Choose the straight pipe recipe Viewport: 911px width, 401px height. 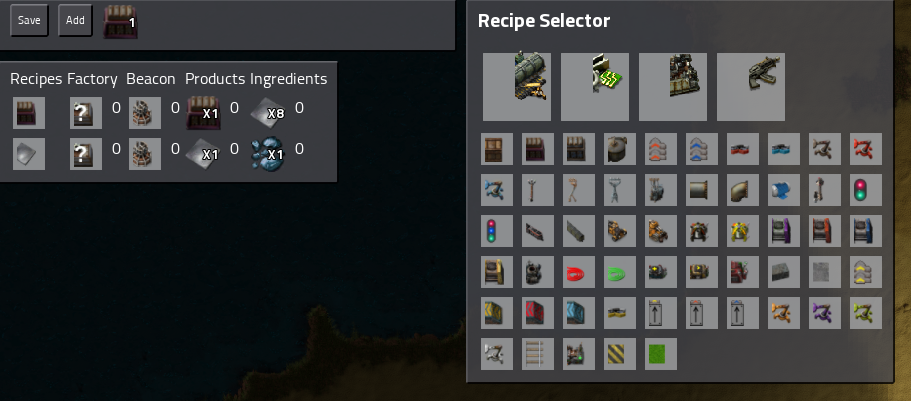click(x=702, y=190)
